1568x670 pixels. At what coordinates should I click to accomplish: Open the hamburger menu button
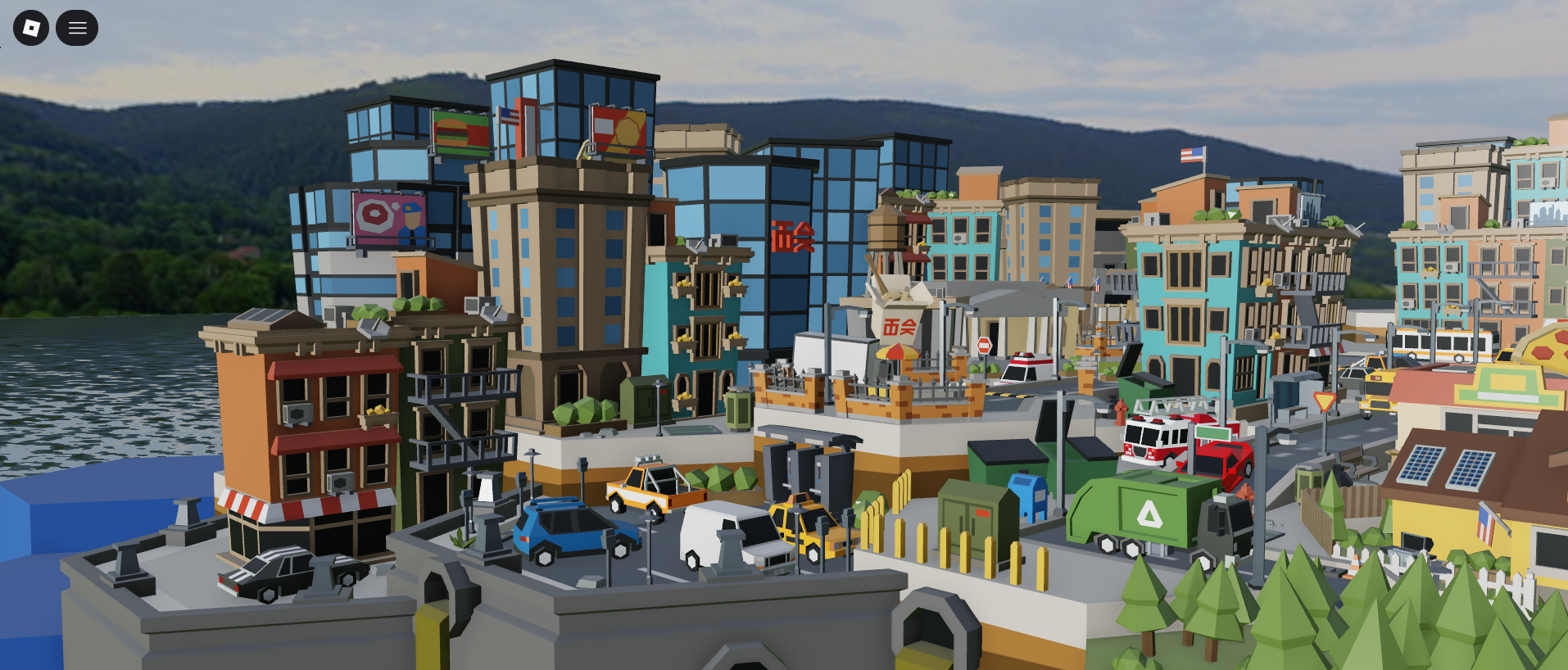tap(77, 28)
